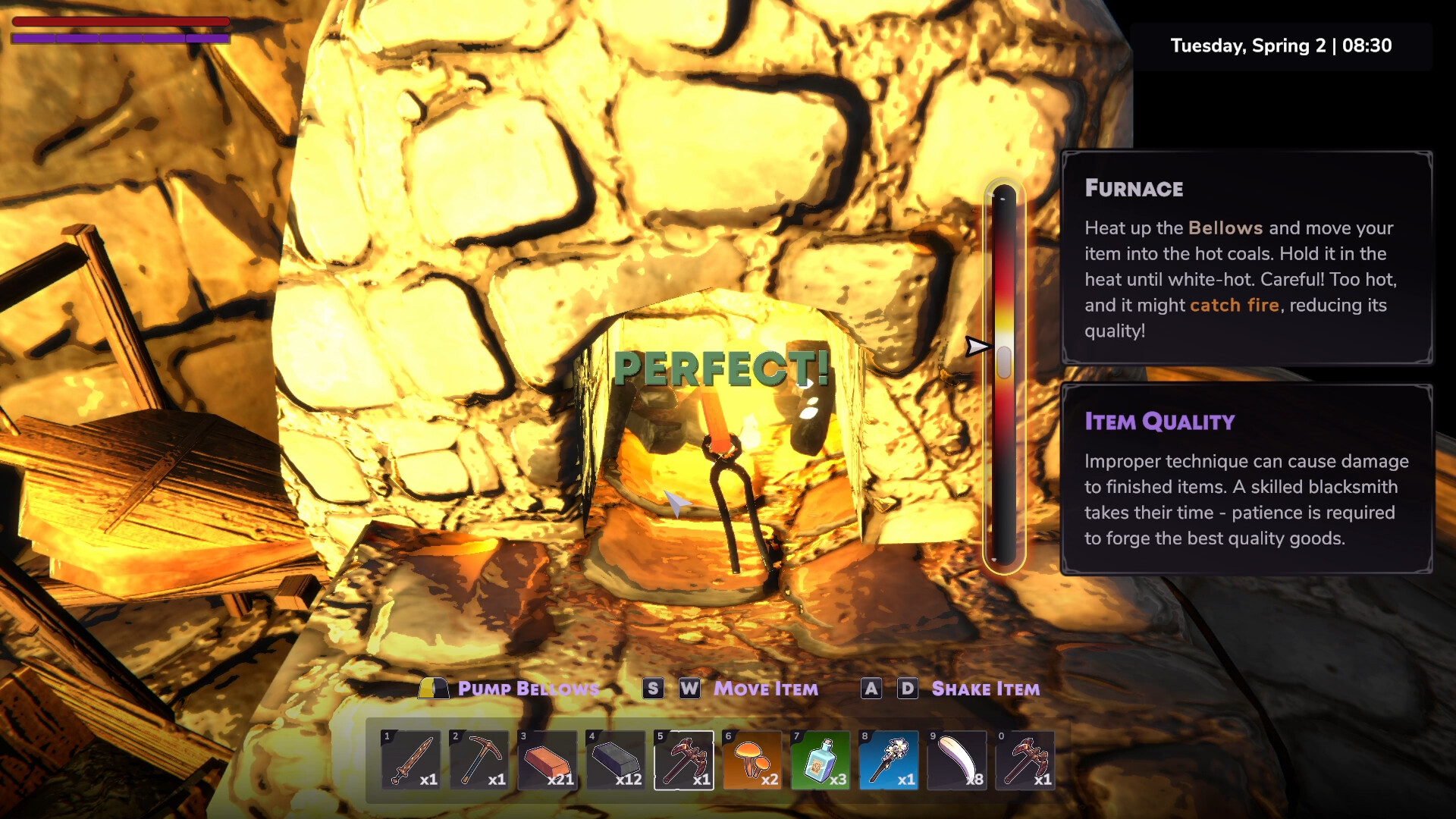
Task: Select the copper bar stack x21
Action: point(547,761)
